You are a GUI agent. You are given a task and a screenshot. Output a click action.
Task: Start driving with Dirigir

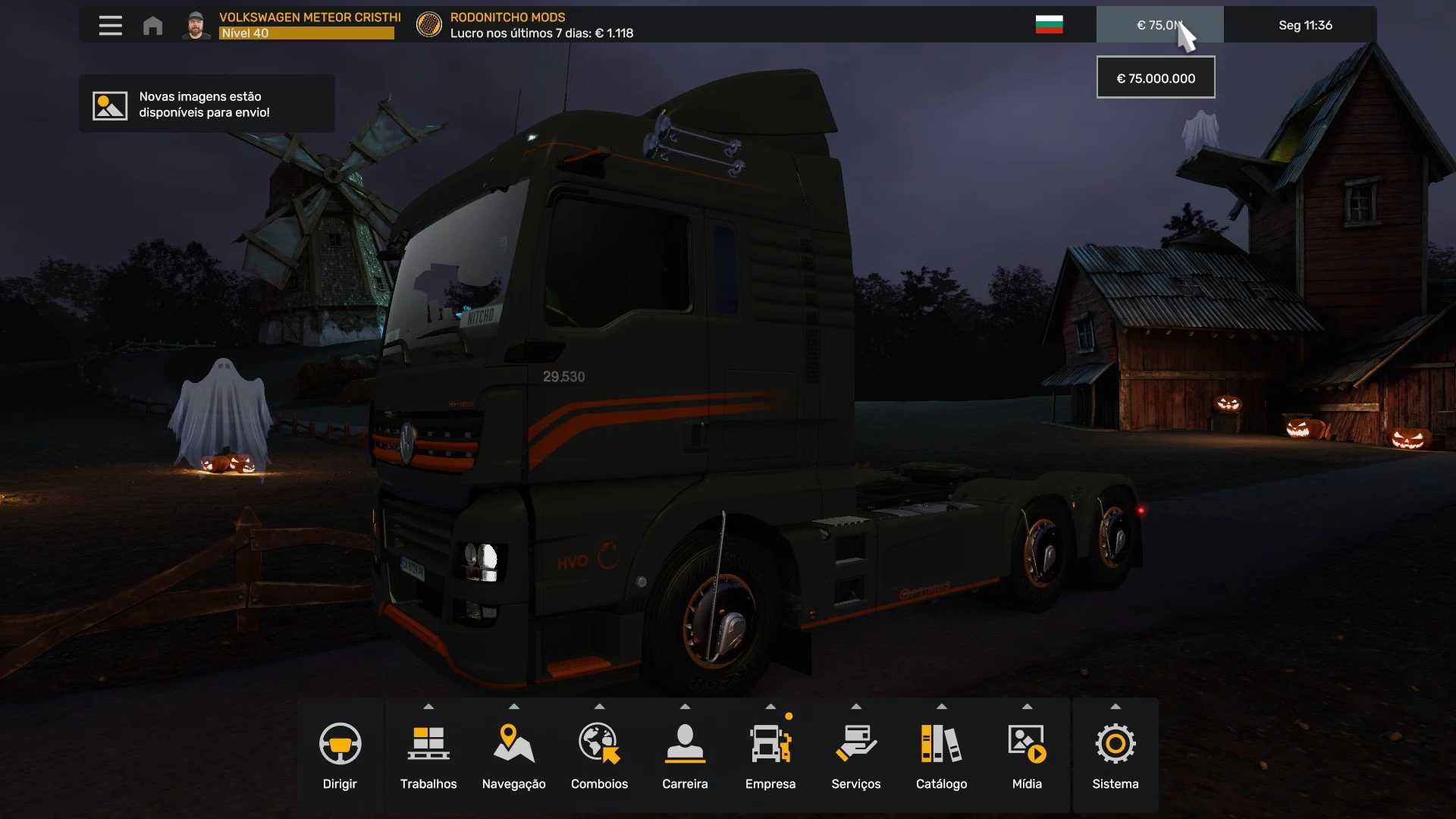340,755
